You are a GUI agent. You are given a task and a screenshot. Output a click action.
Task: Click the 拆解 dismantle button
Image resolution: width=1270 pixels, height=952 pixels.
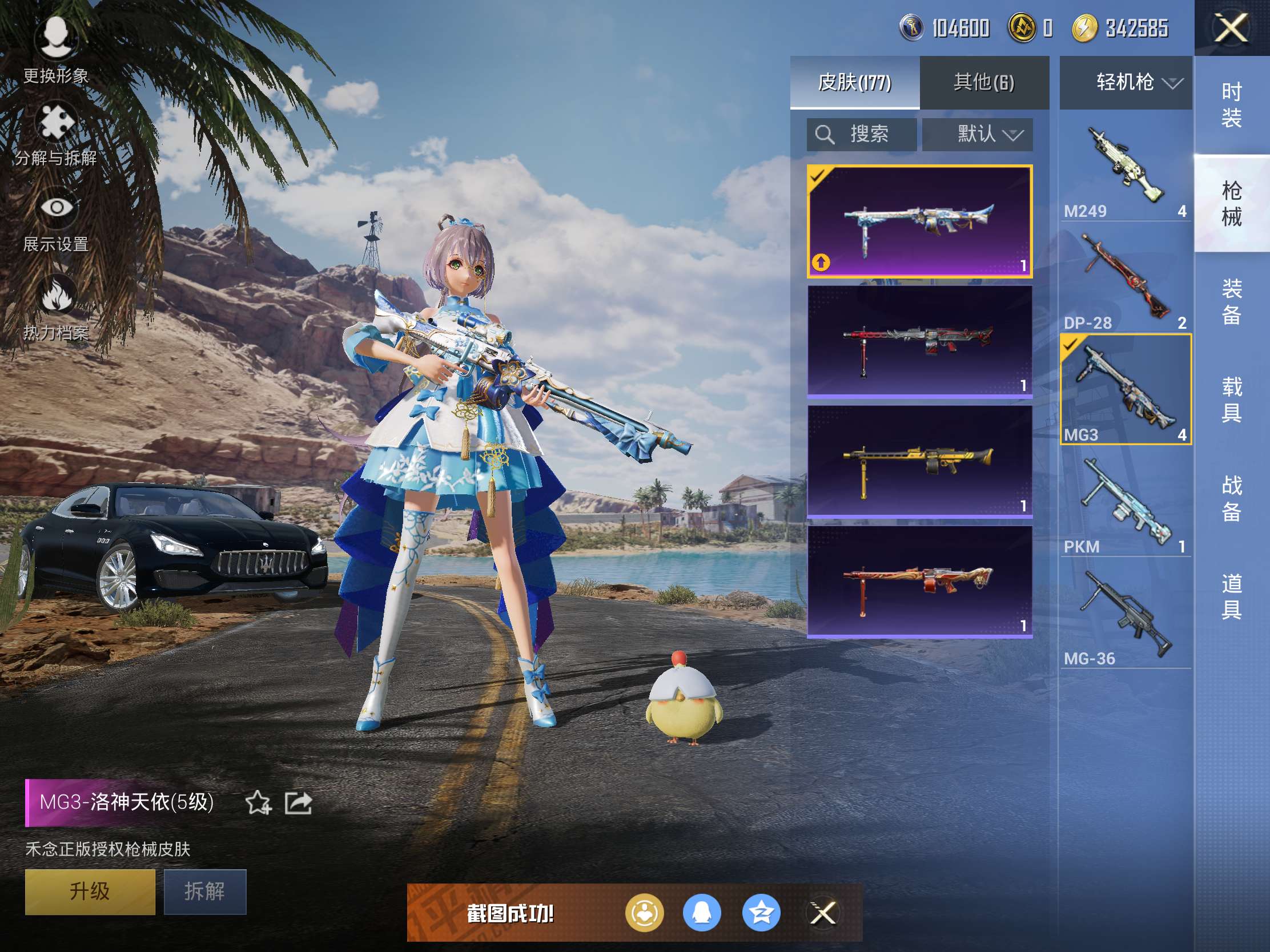tap(205, 891)
